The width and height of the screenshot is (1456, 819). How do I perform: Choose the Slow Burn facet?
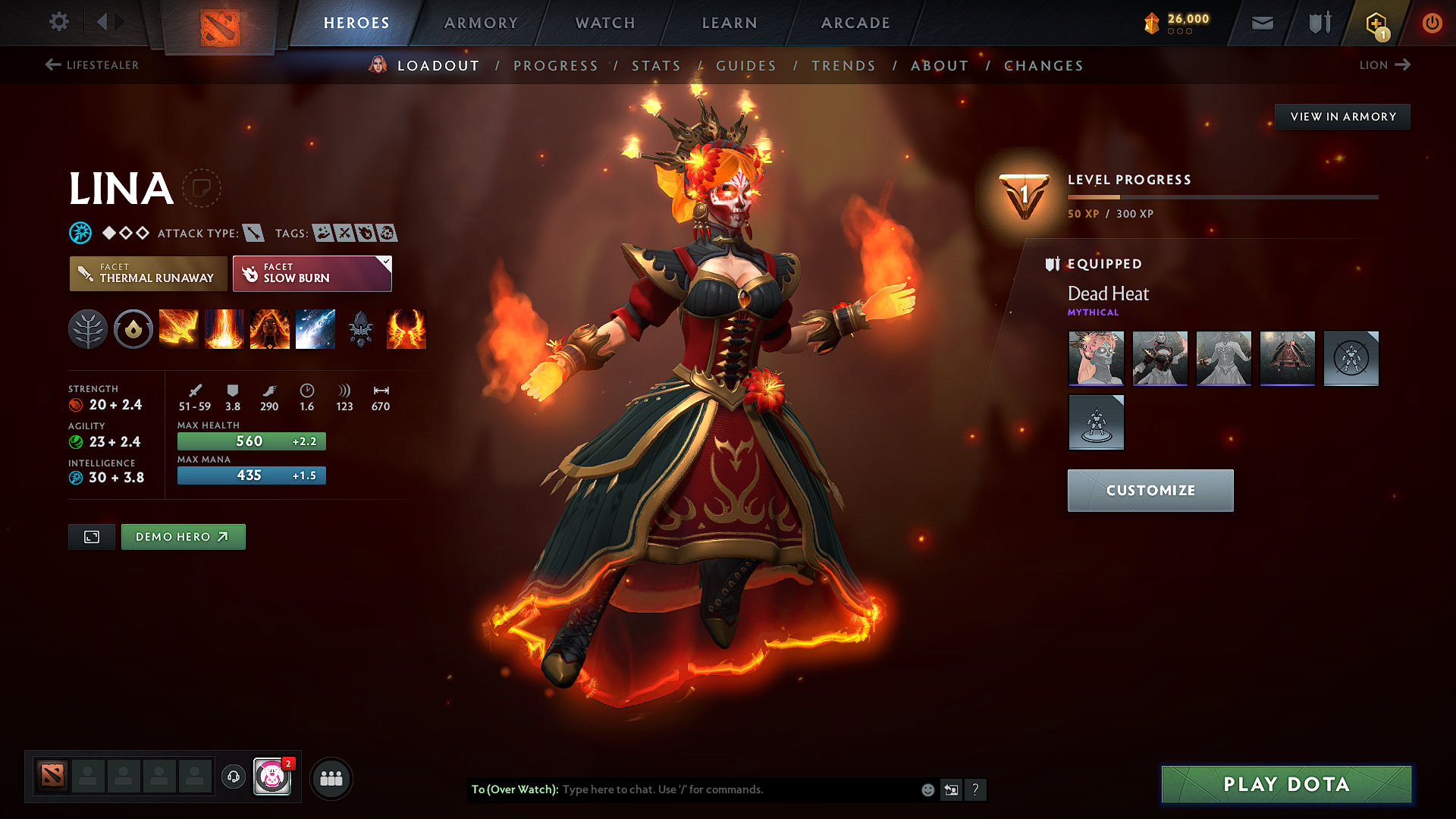[x=312, y=273]
